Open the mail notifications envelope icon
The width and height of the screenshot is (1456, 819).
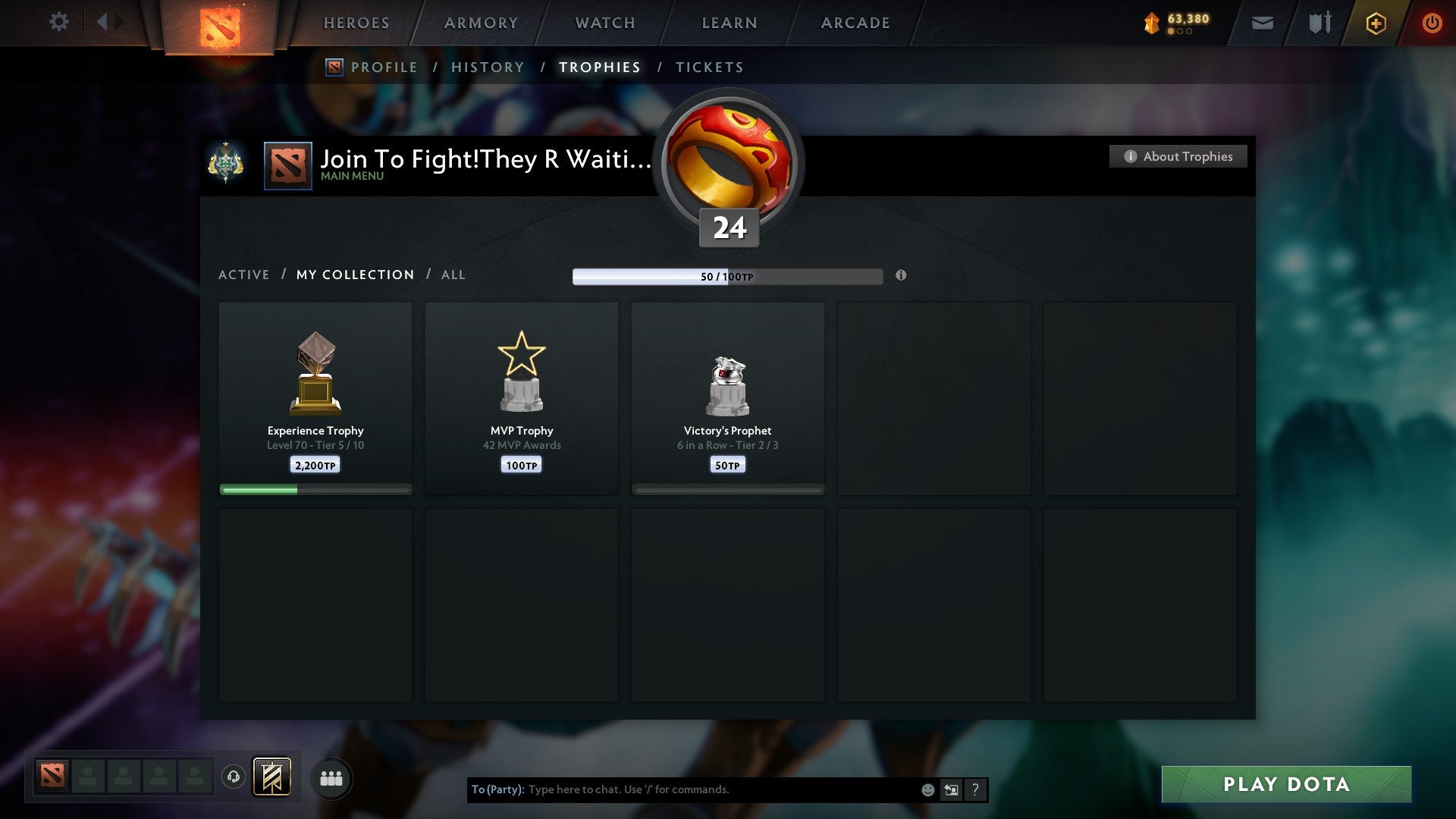click(x=1261, y=23)
